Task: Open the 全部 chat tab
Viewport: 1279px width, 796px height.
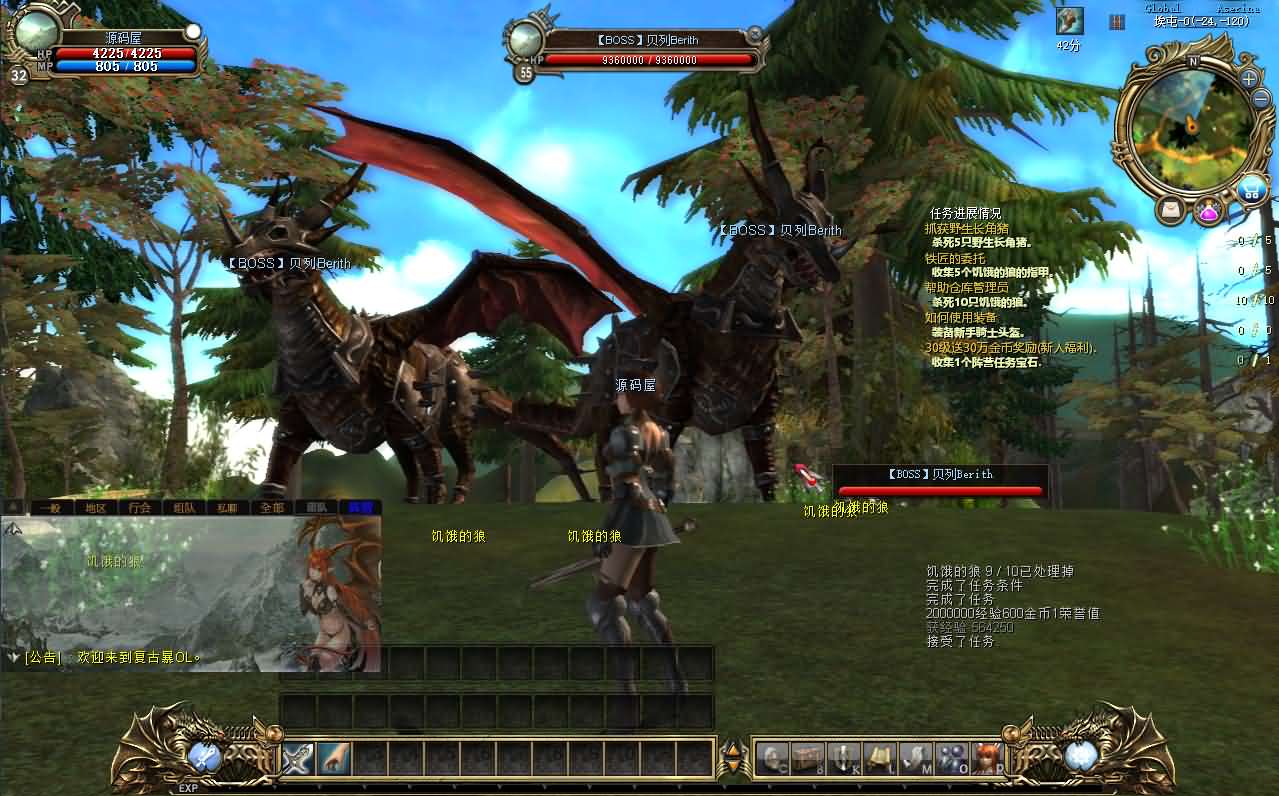Action: [x=272, y=507]
